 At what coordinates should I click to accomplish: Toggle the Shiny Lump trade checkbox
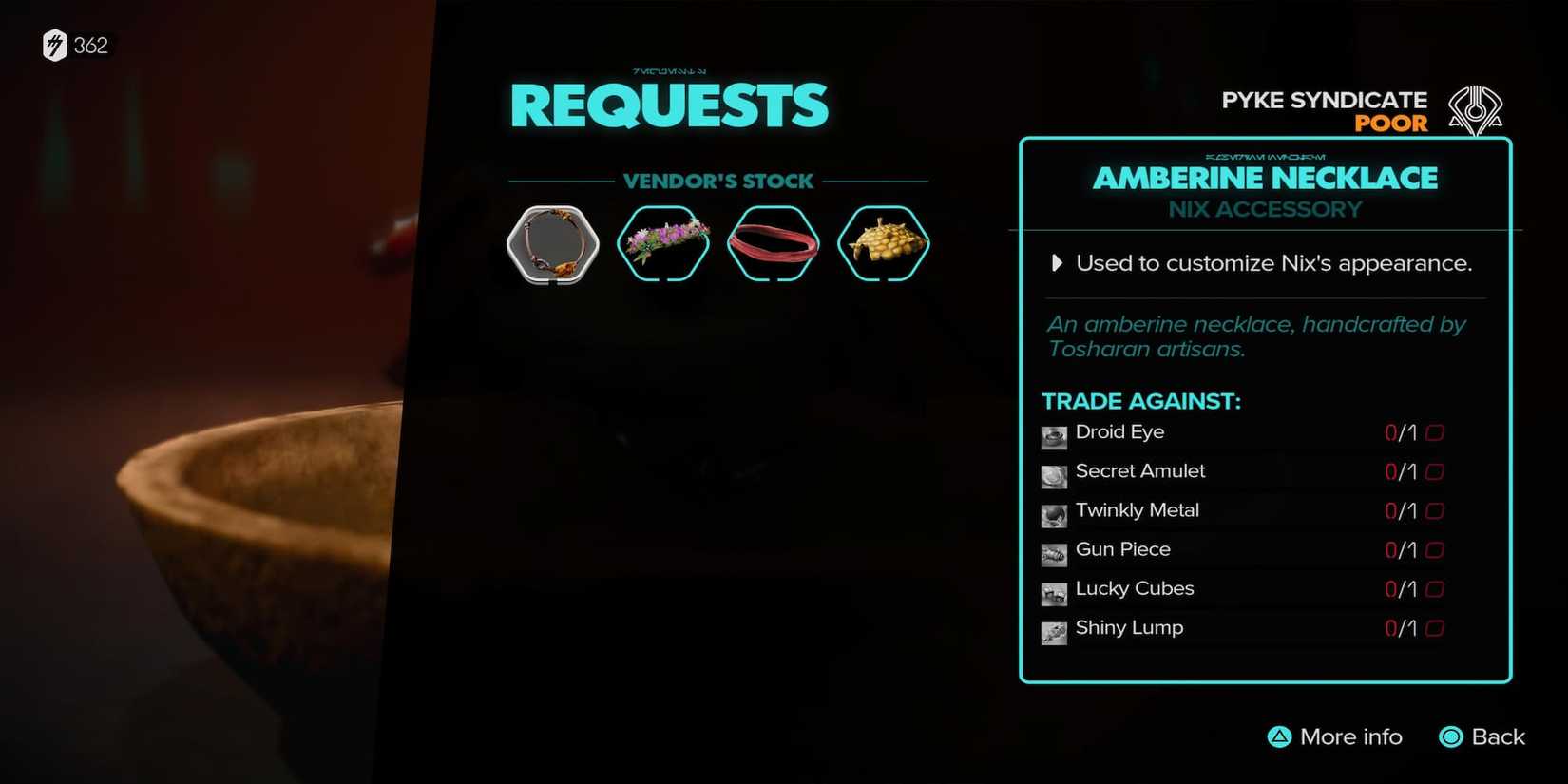coord(1435,628)
